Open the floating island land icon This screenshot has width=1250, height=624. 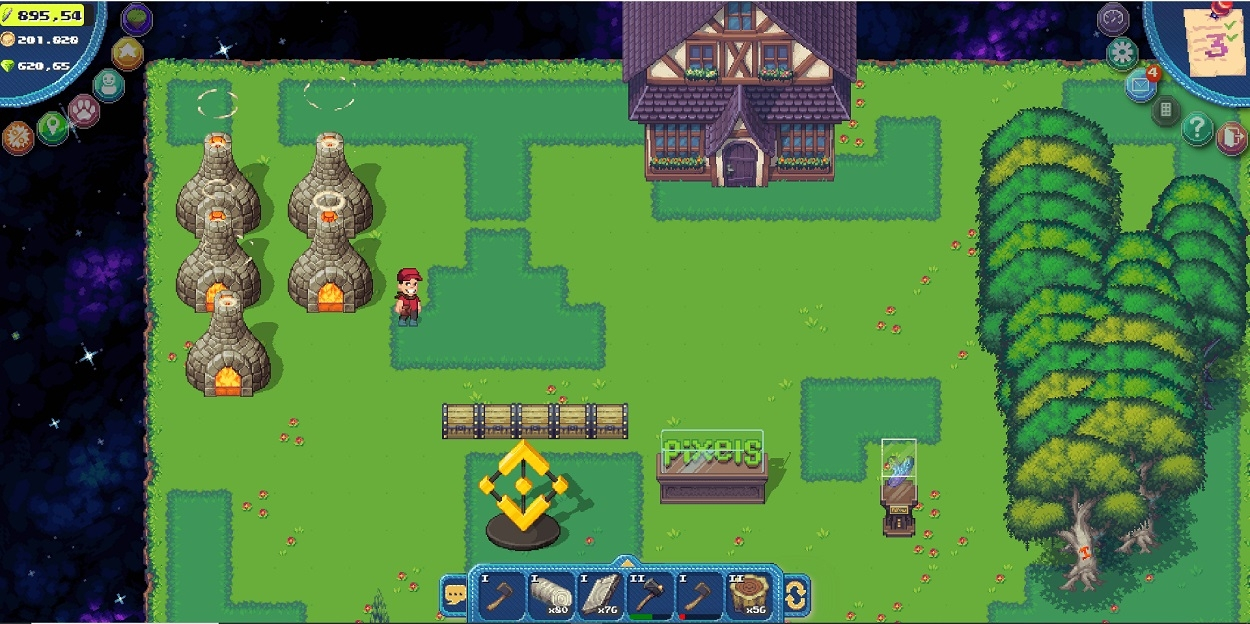click(137, 19)
